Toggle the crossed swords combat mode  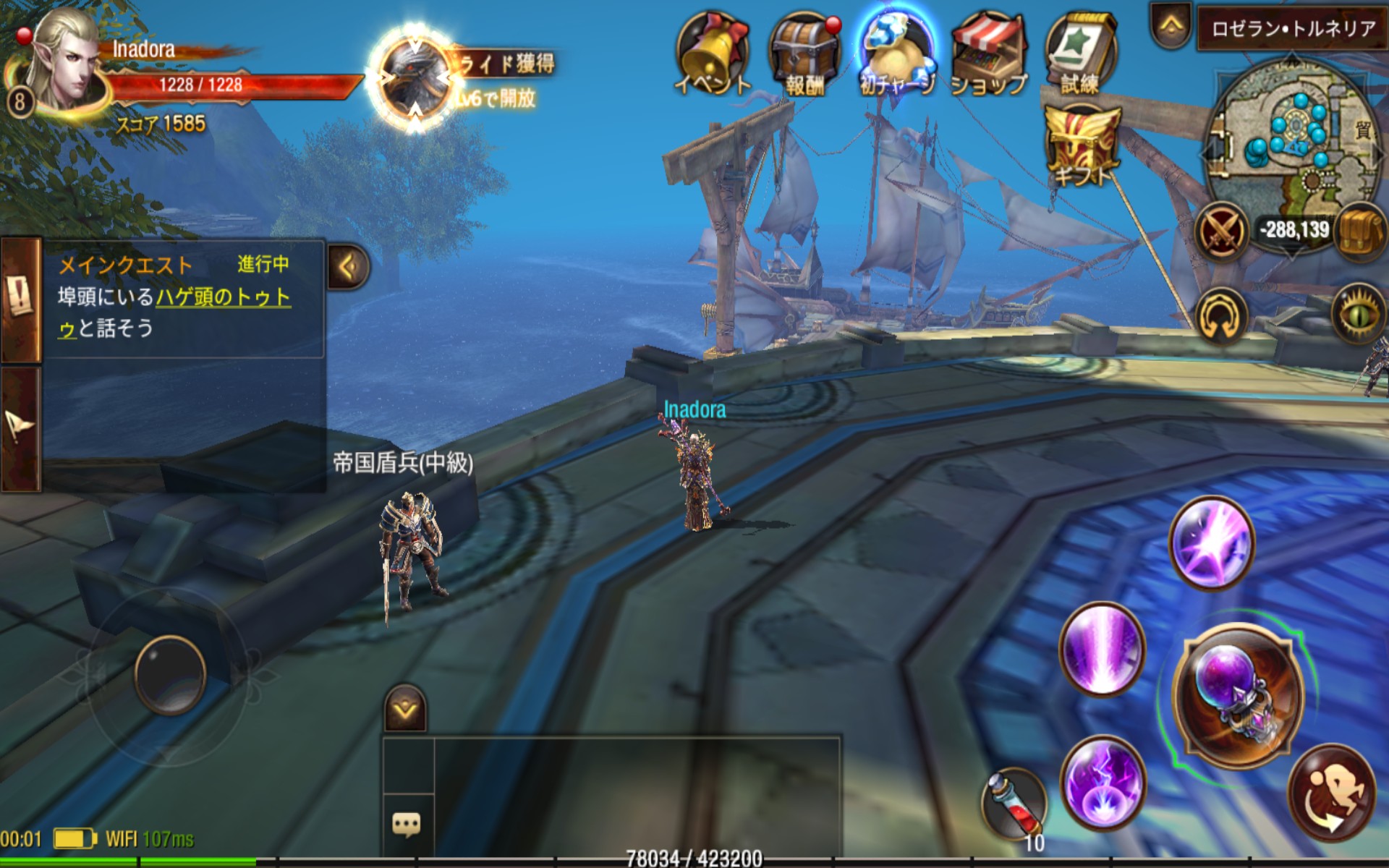(1221, 232)
